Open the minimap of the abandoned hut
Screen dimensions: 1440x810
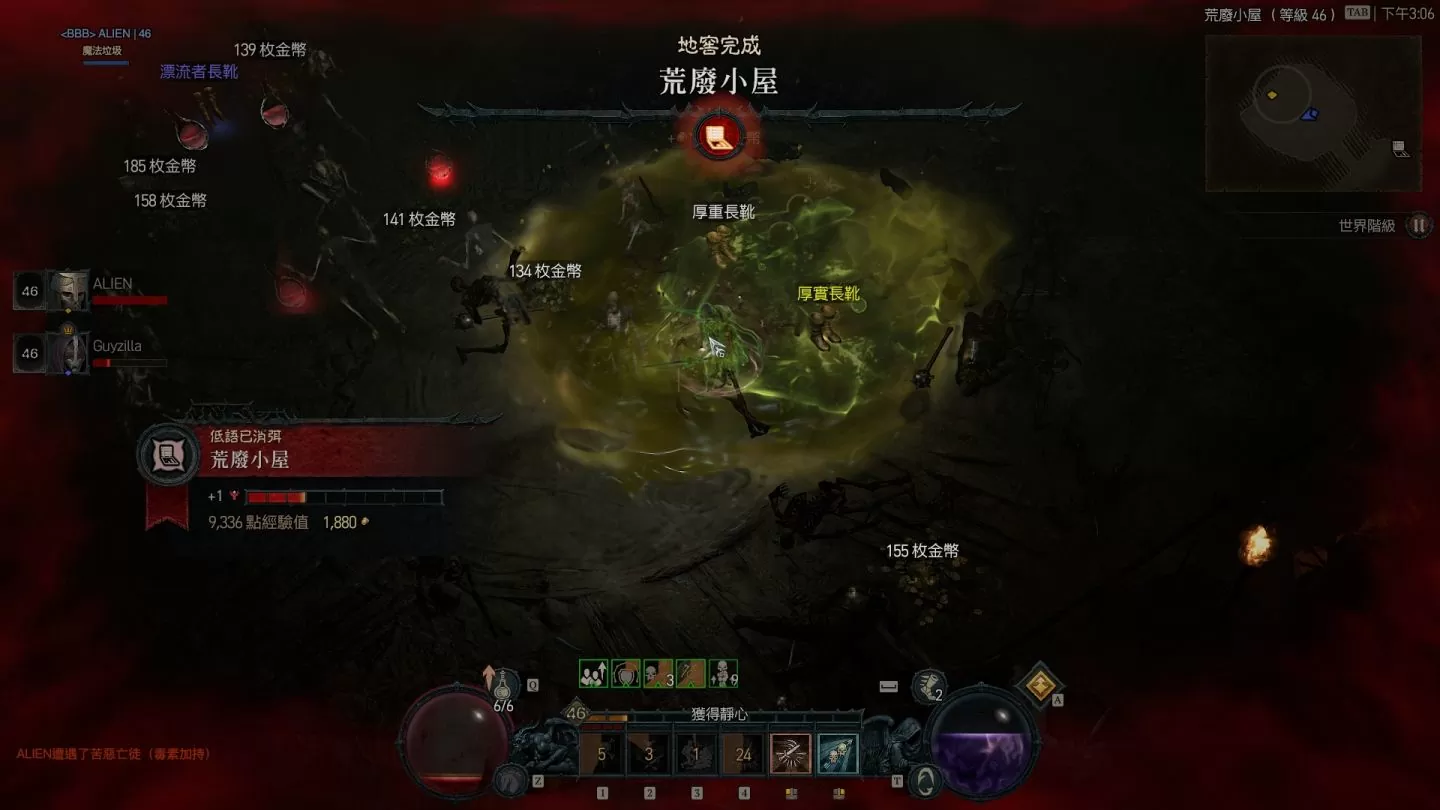[1312, 113]
